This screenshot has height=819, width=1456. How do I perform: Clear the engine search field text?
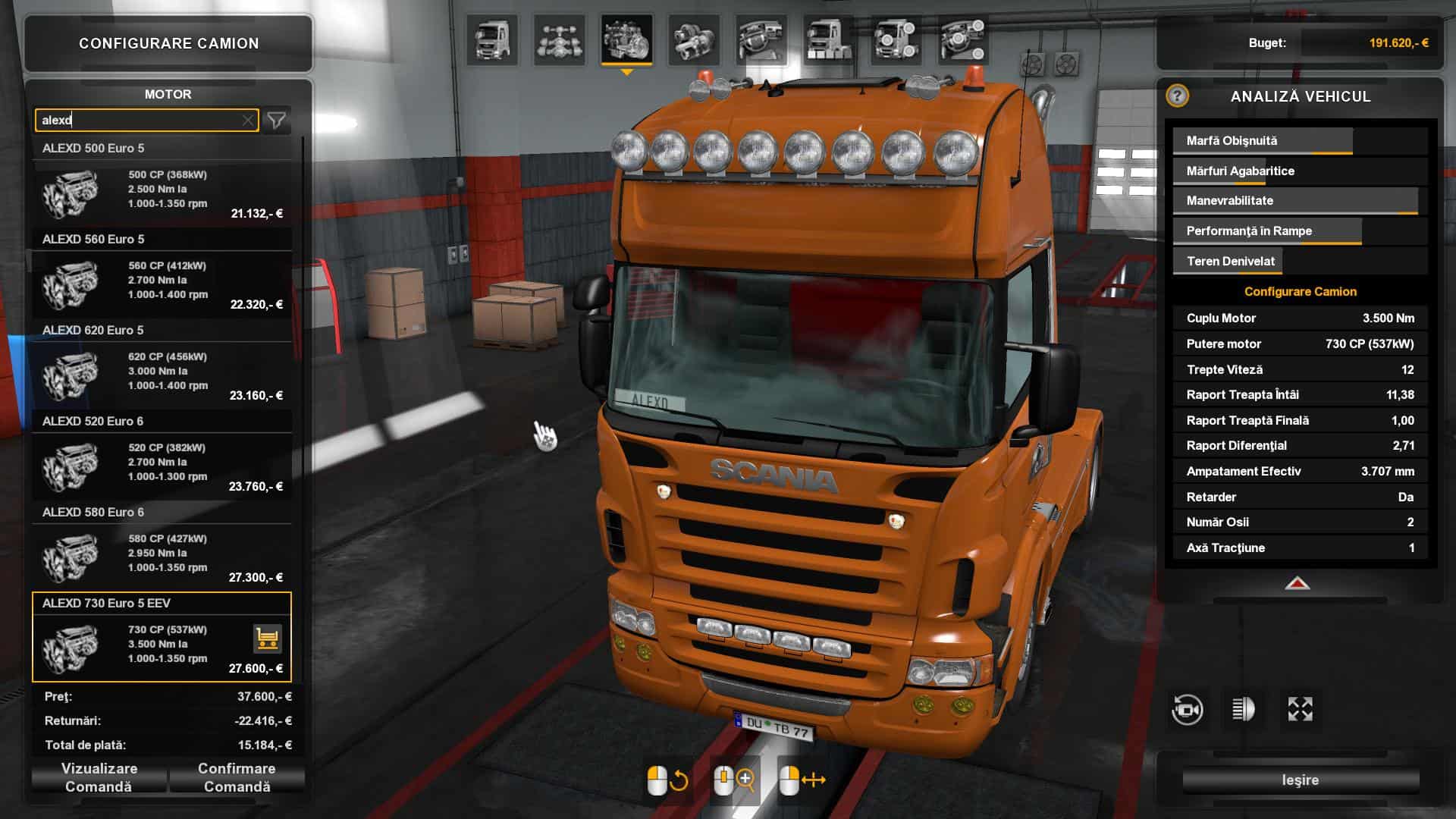[x=248, y=121]
